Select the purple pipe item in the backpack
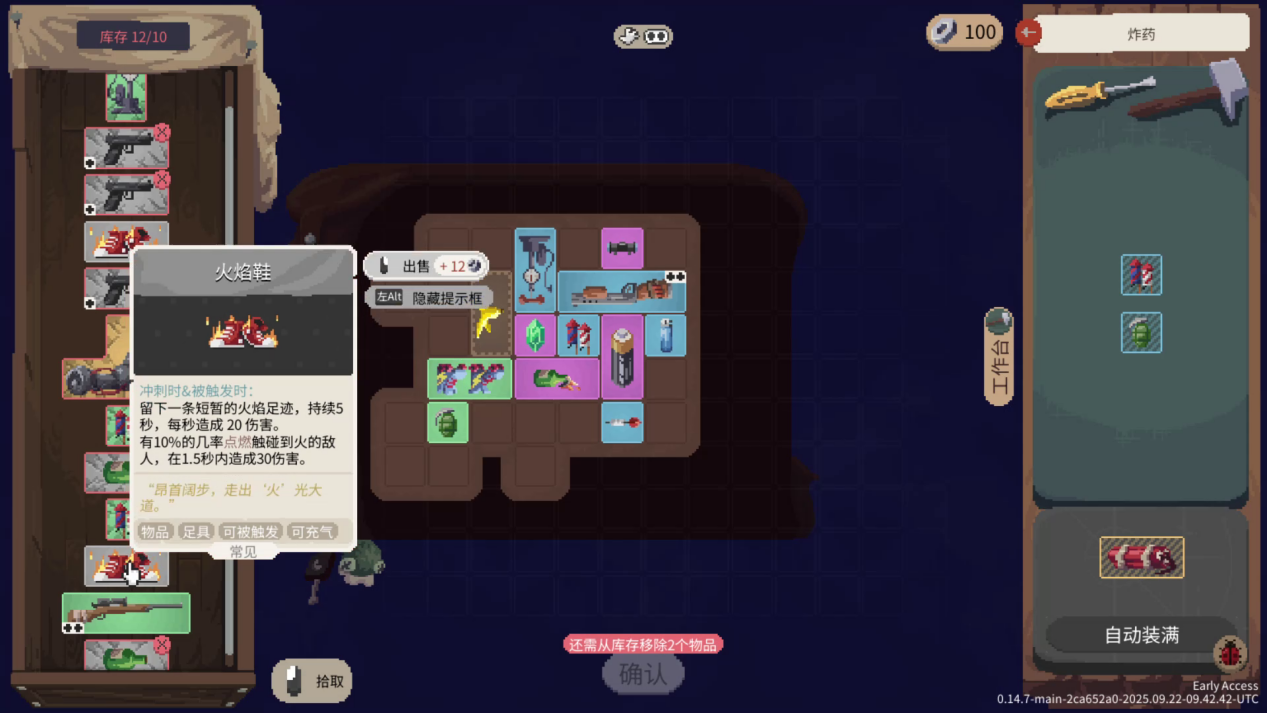This screenshot has height=713, width=1267. pyautogui.click(x=622, y=248)
